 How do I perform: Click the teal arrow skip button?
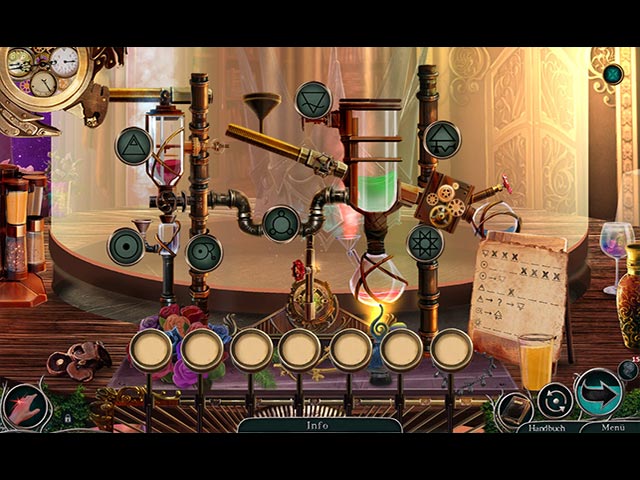coord(597,391)
